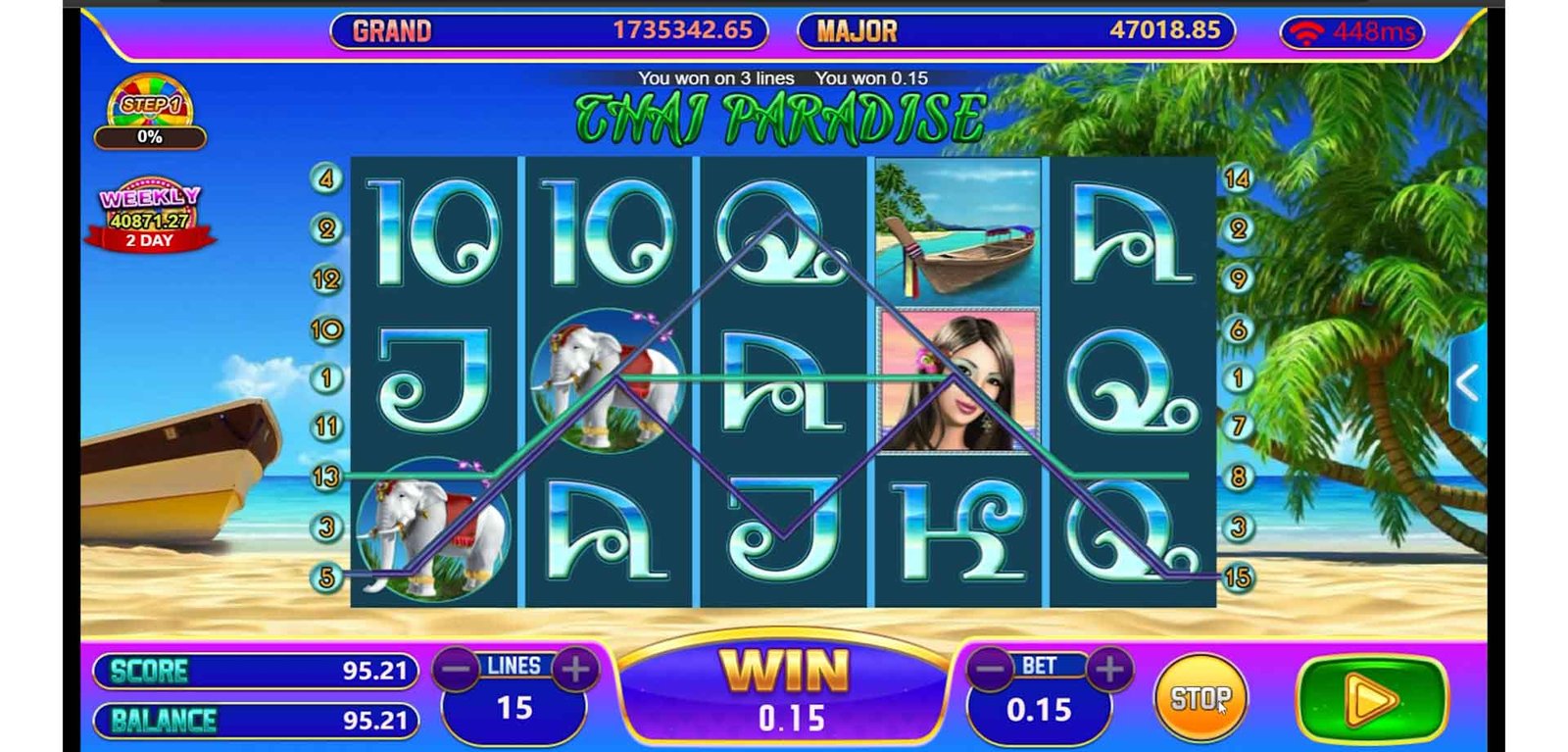Select payline marker number 4
Screen dimensions: 1568x752
(x=325, y=178)
